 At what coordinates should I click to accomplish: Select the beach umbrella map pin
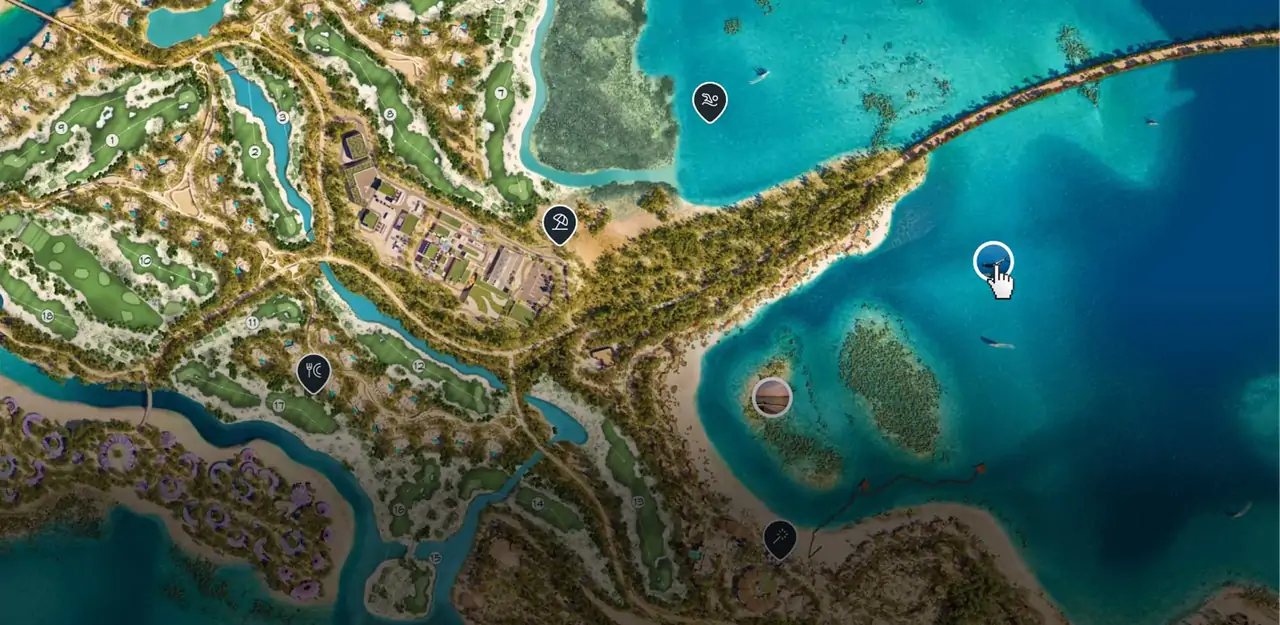tap(559, 223)
